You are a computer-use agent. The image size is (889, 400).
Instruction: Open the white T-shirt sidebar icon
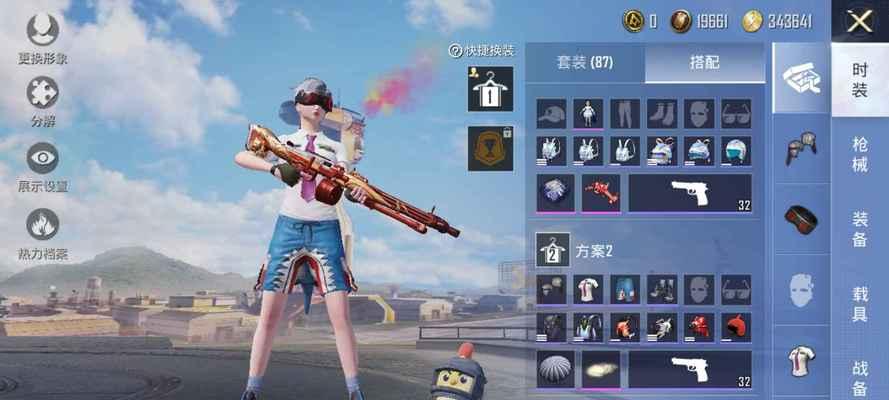pyautogui.click(x=801, y=362)
